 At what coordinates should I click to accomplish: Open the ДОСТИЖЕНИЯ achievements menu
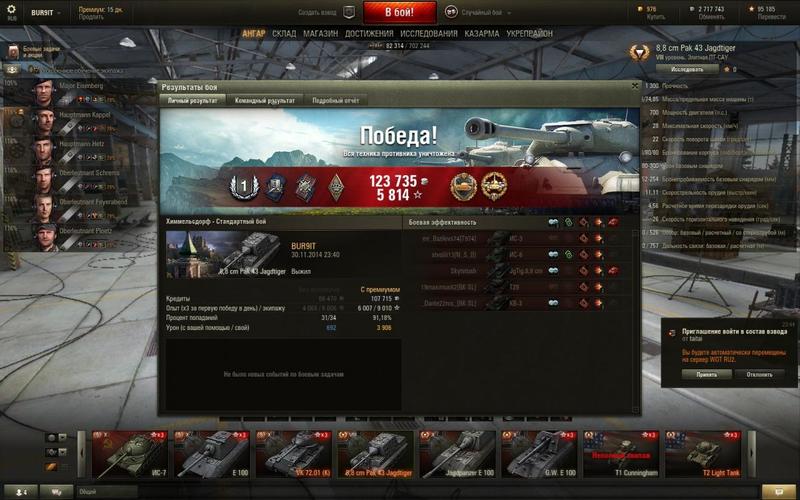[369, 33]
